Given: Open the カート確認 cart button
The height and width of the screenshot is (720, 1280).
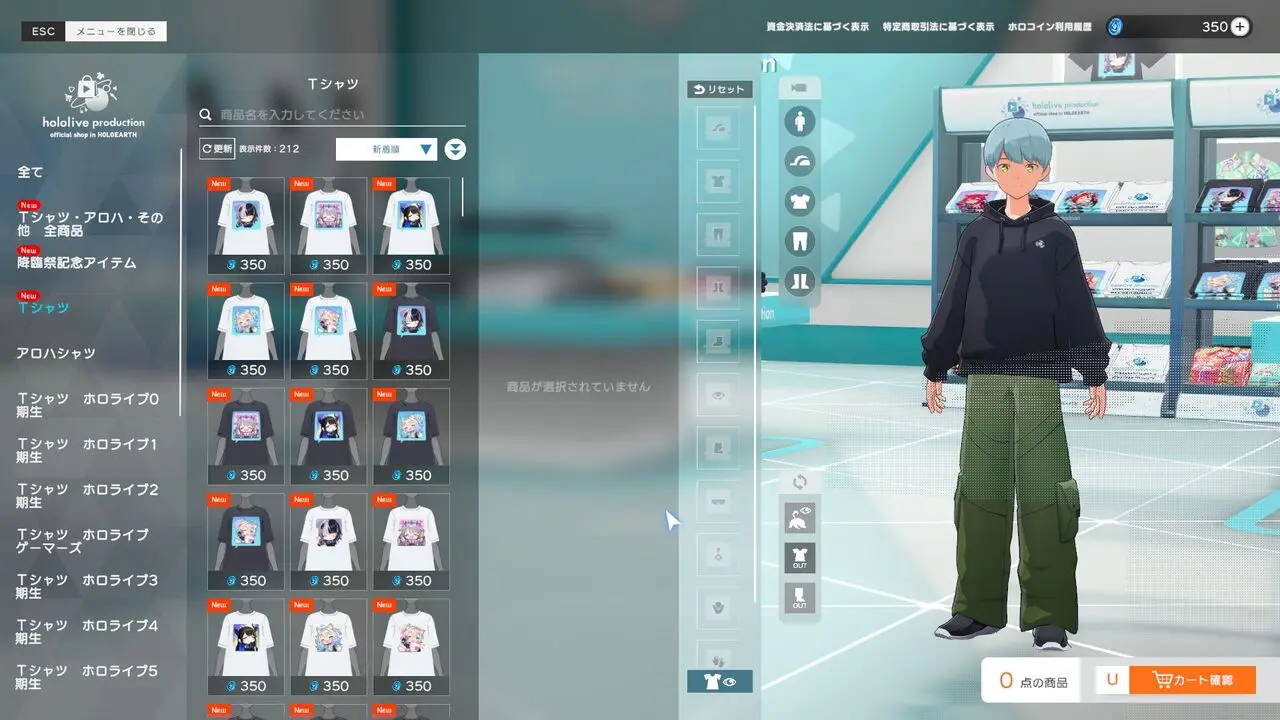Looking at the screenshot, I should pos(1192,681).
